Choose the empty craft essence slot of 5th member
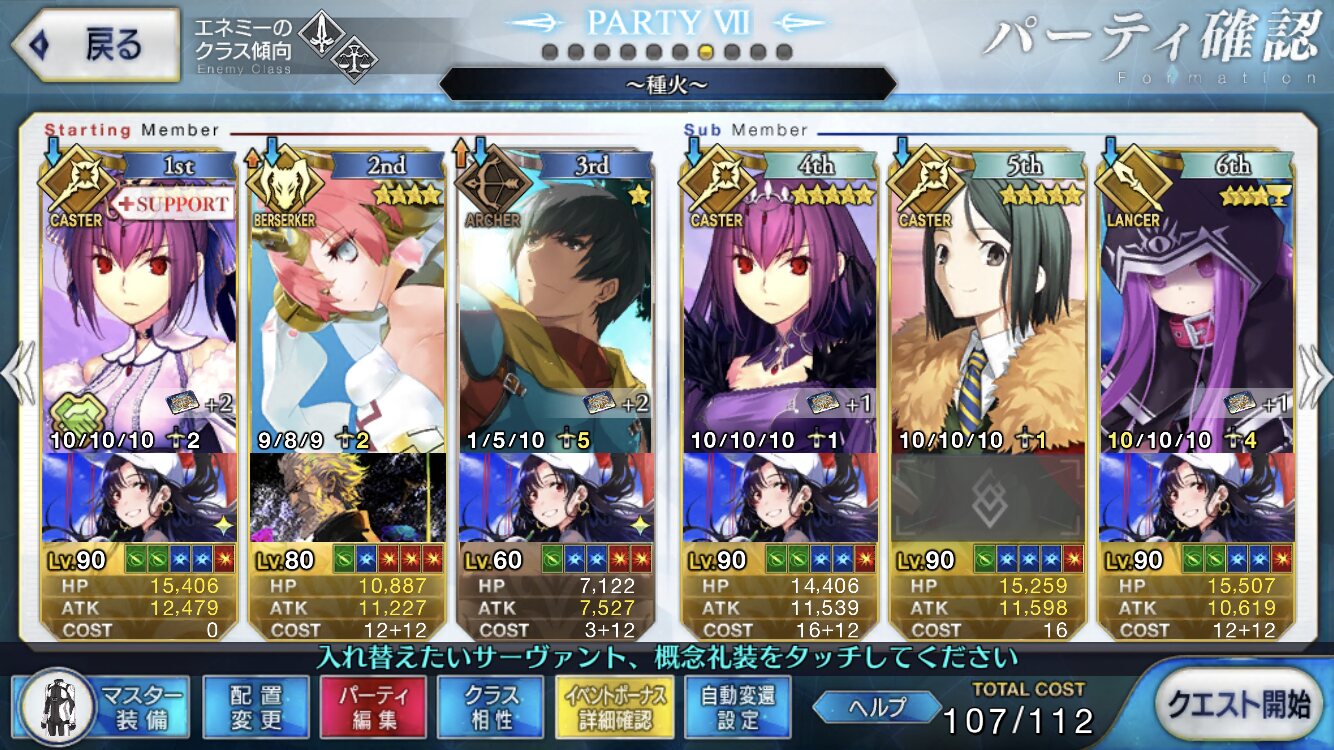 tap(988, 497)
